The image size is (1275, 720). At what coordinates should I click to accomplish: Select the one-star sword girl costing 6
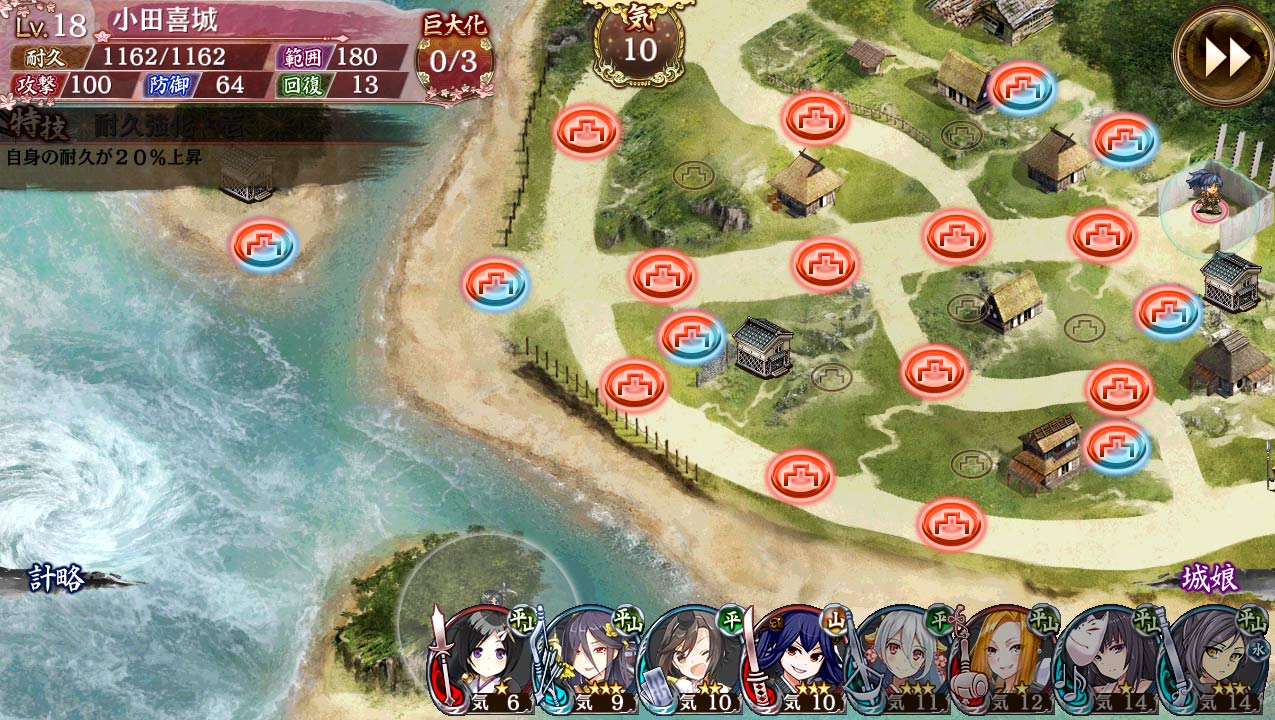484,662
